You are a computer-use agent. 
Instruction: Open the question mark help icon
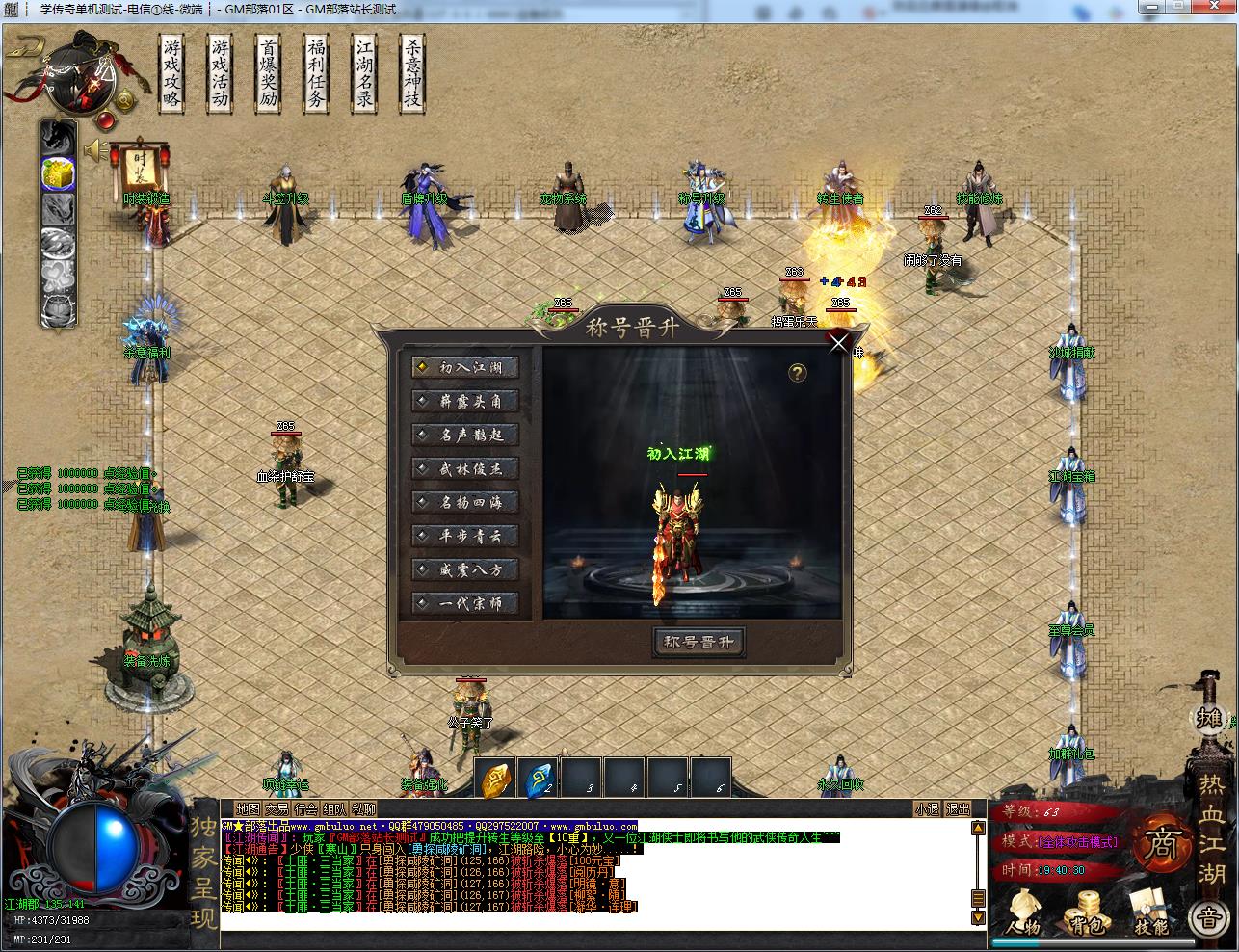tap(798, 373)
